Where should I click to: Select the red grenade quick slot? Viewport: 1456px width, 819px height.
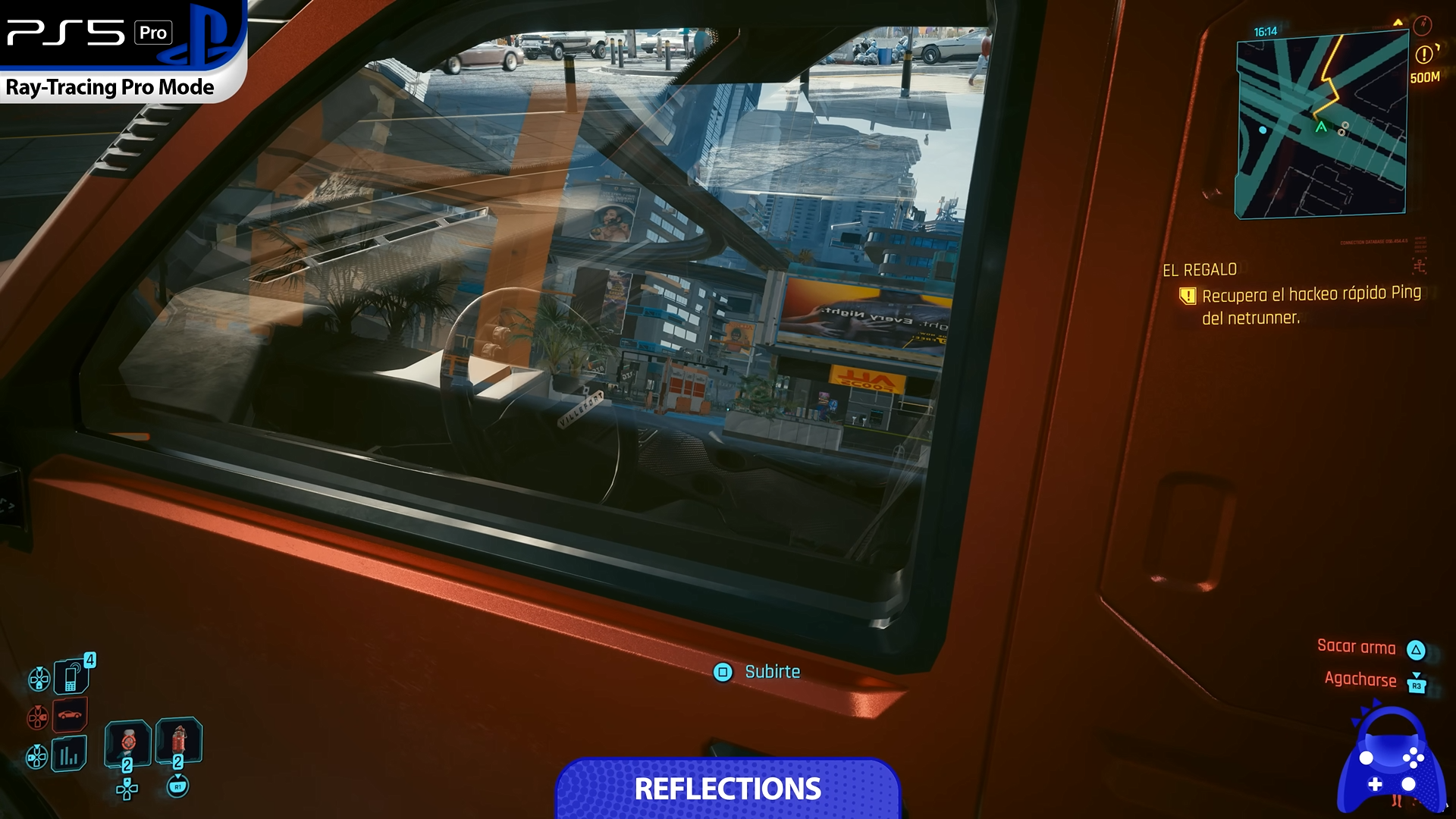coord(178,741)
